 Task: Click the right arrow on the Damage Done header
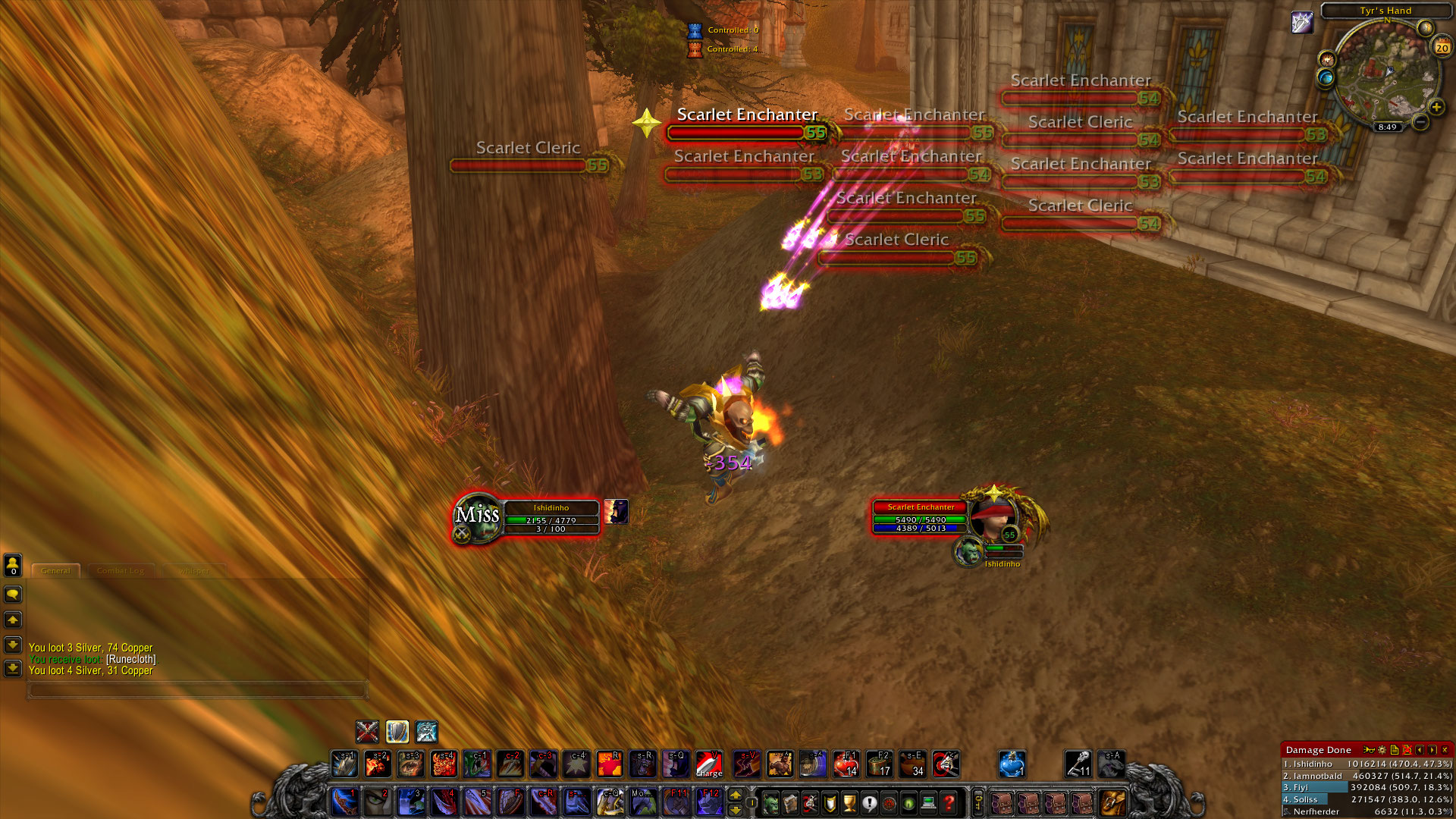1431,750
